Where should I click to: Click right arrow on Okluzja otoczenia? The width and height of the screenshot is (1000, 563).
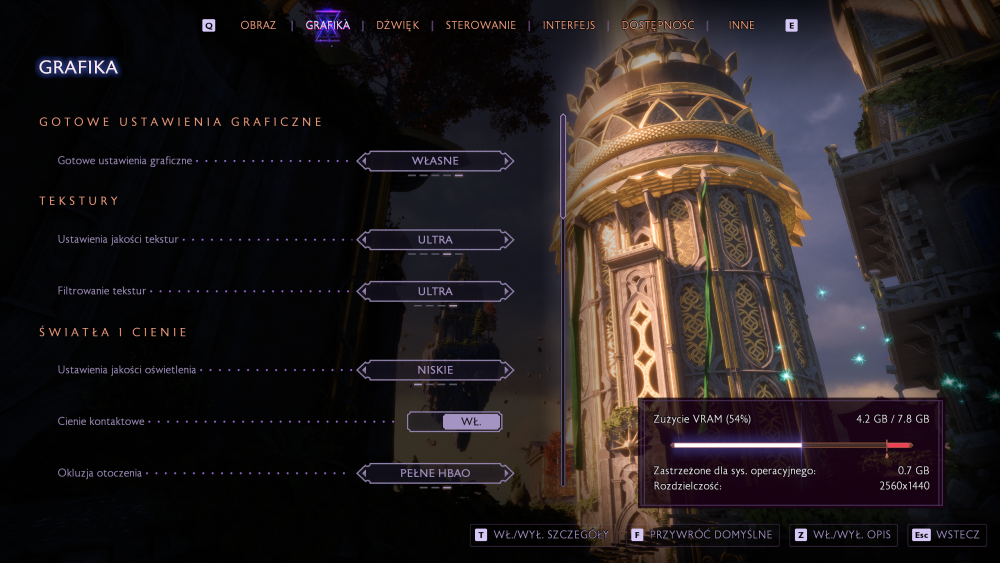click(509, 473)
